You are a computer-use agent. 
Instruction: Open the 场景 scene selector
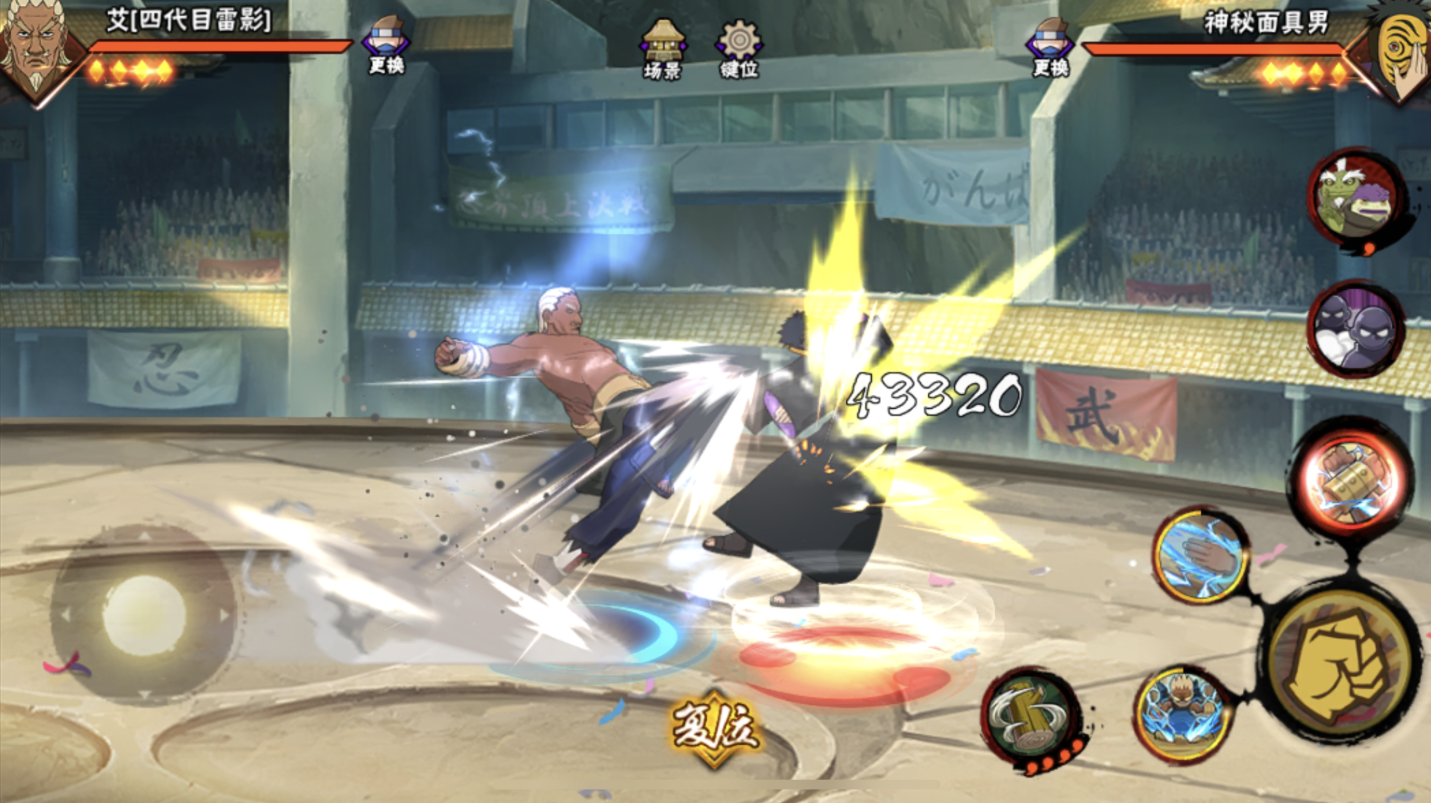[663, 48]
